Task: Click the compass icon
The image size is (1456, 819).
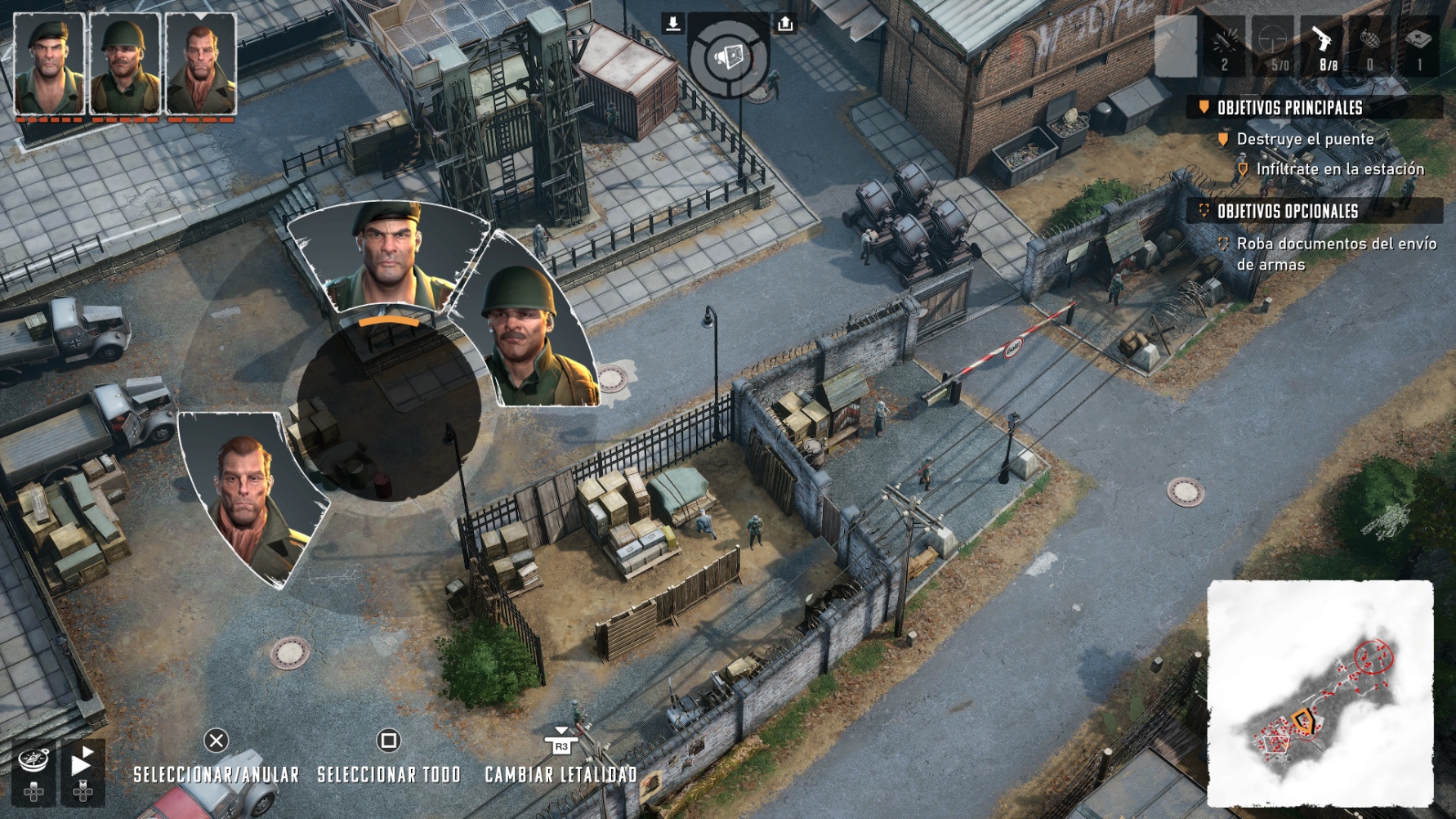Action: coord(34,762)
